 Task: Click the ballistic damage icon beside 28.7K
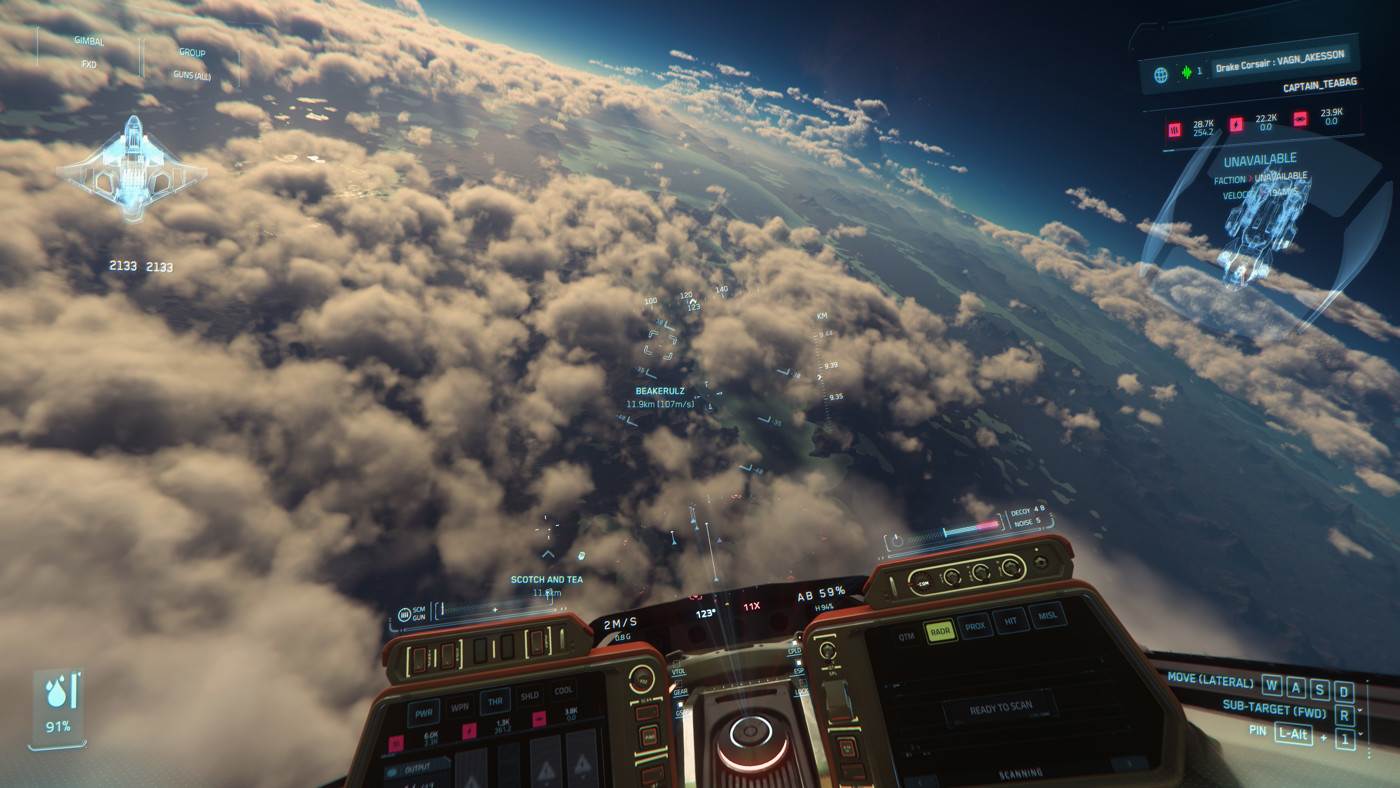click(1175, 128)
